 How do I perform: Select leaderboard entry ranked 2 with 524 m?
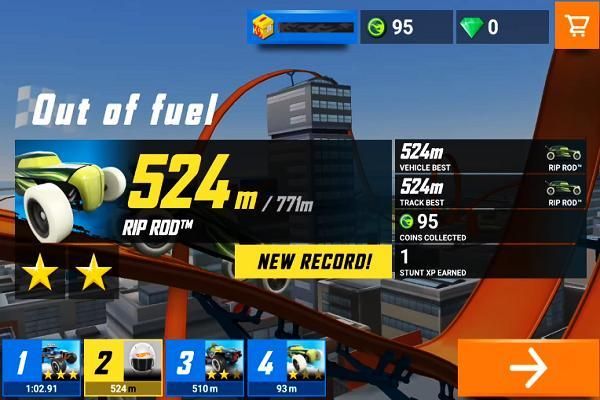pos(122,368)
